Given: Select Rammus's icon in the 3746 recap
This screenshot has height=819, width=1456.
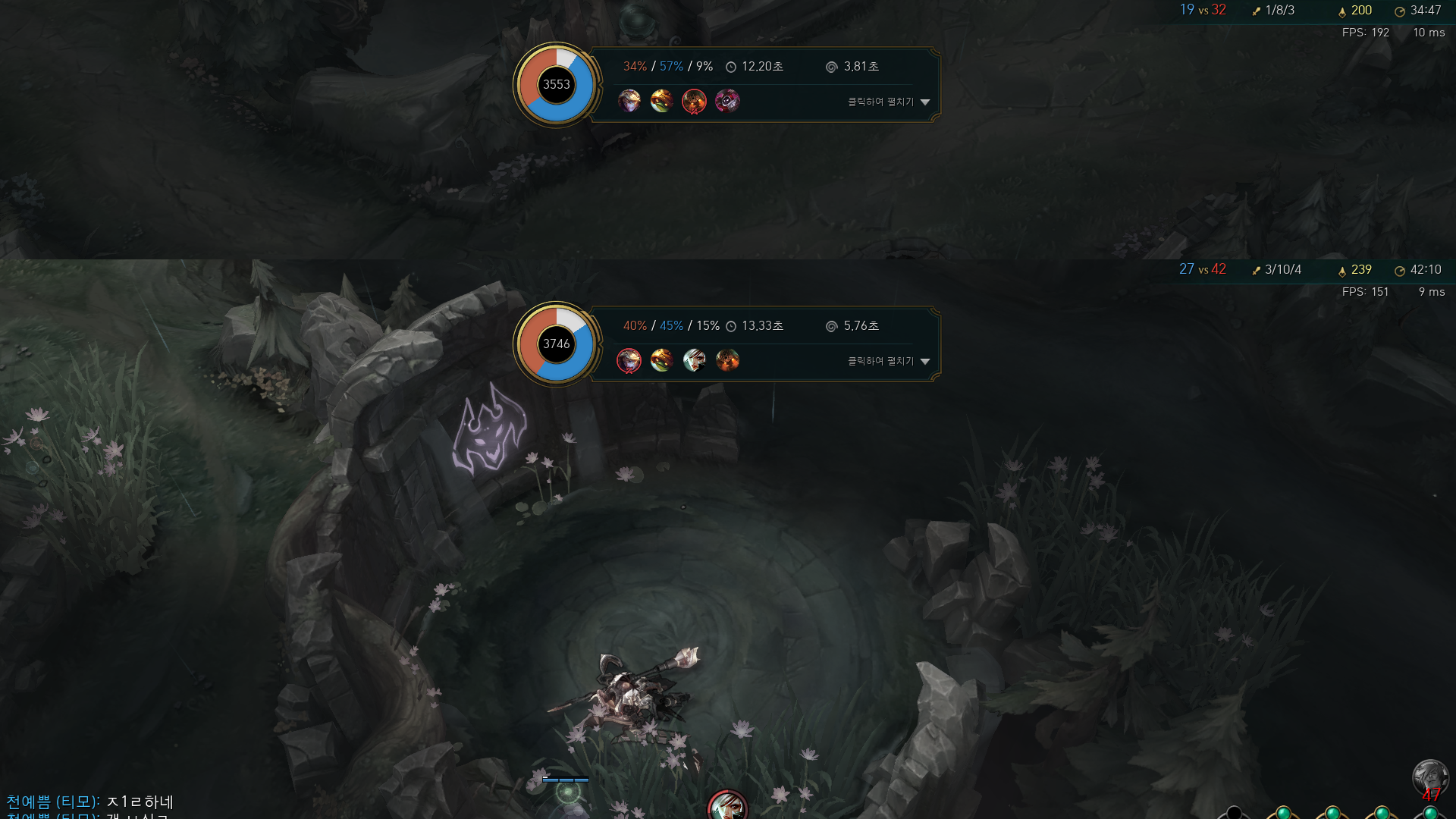Looking at the screenshot, I should 661,360.
